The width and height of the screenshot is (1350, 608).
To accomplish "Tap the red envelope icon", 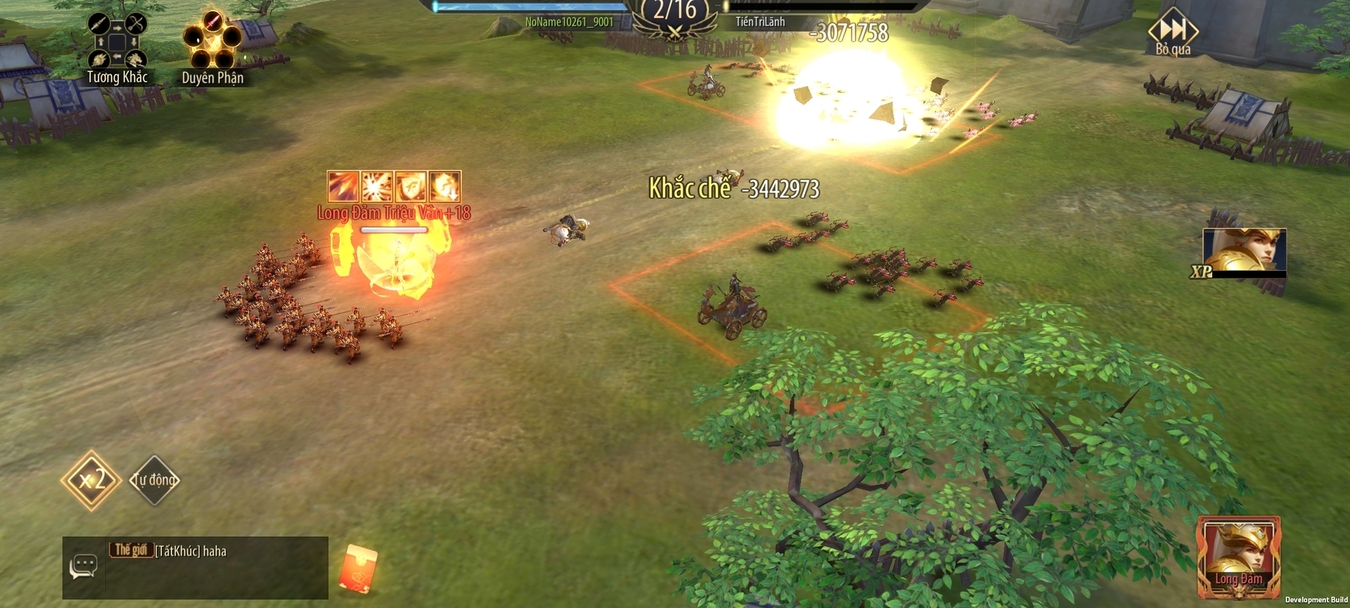I will (x=358, y=569).
